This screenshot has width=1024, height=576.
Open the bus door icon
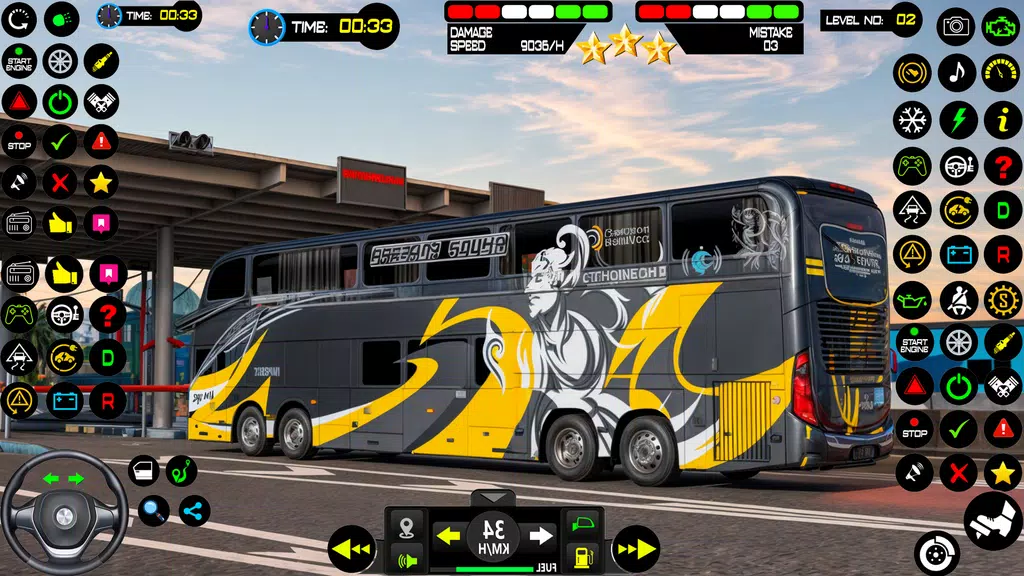point(144,471)
